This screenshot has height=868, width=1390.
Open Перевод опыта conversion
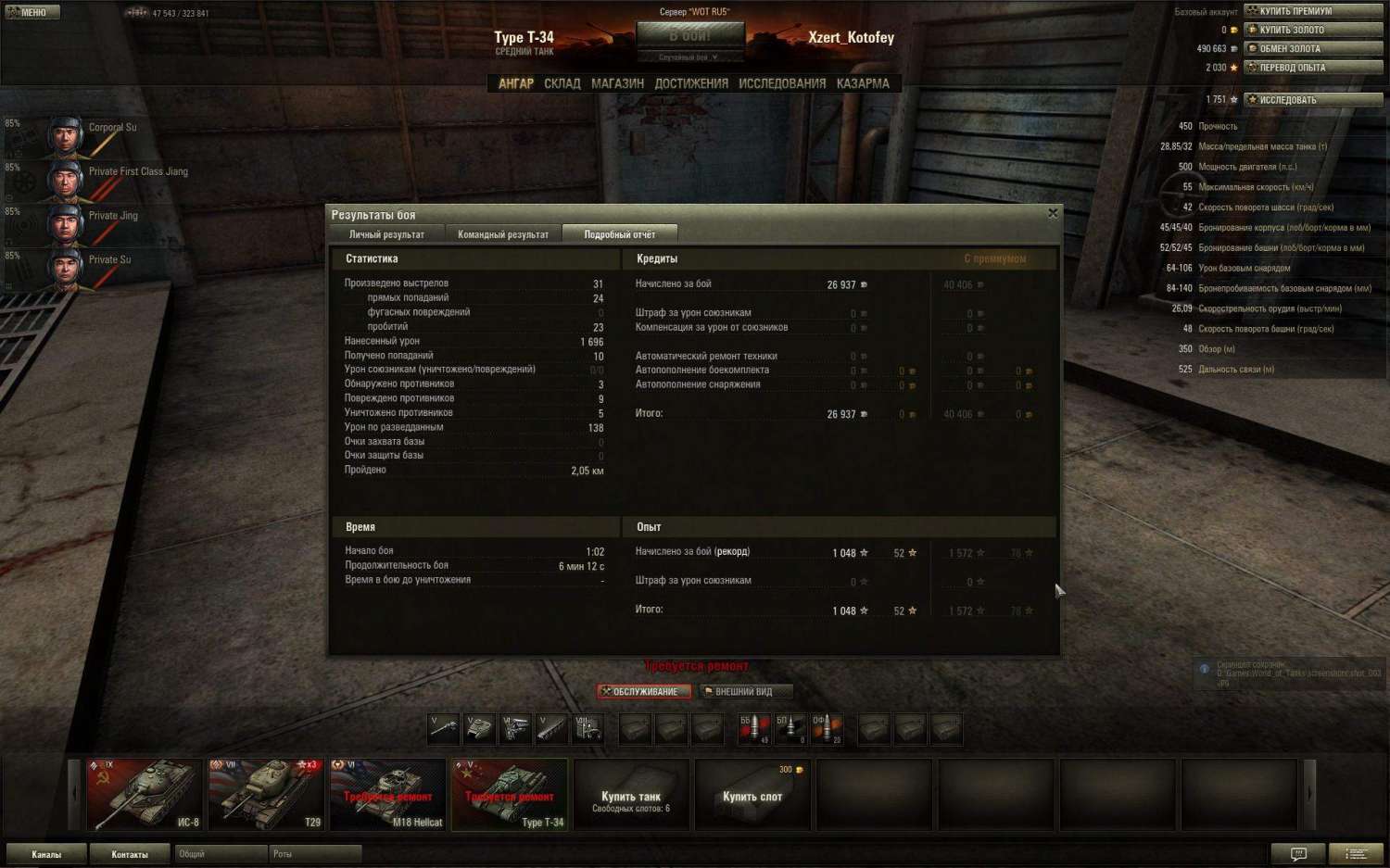pos(1313,68)
